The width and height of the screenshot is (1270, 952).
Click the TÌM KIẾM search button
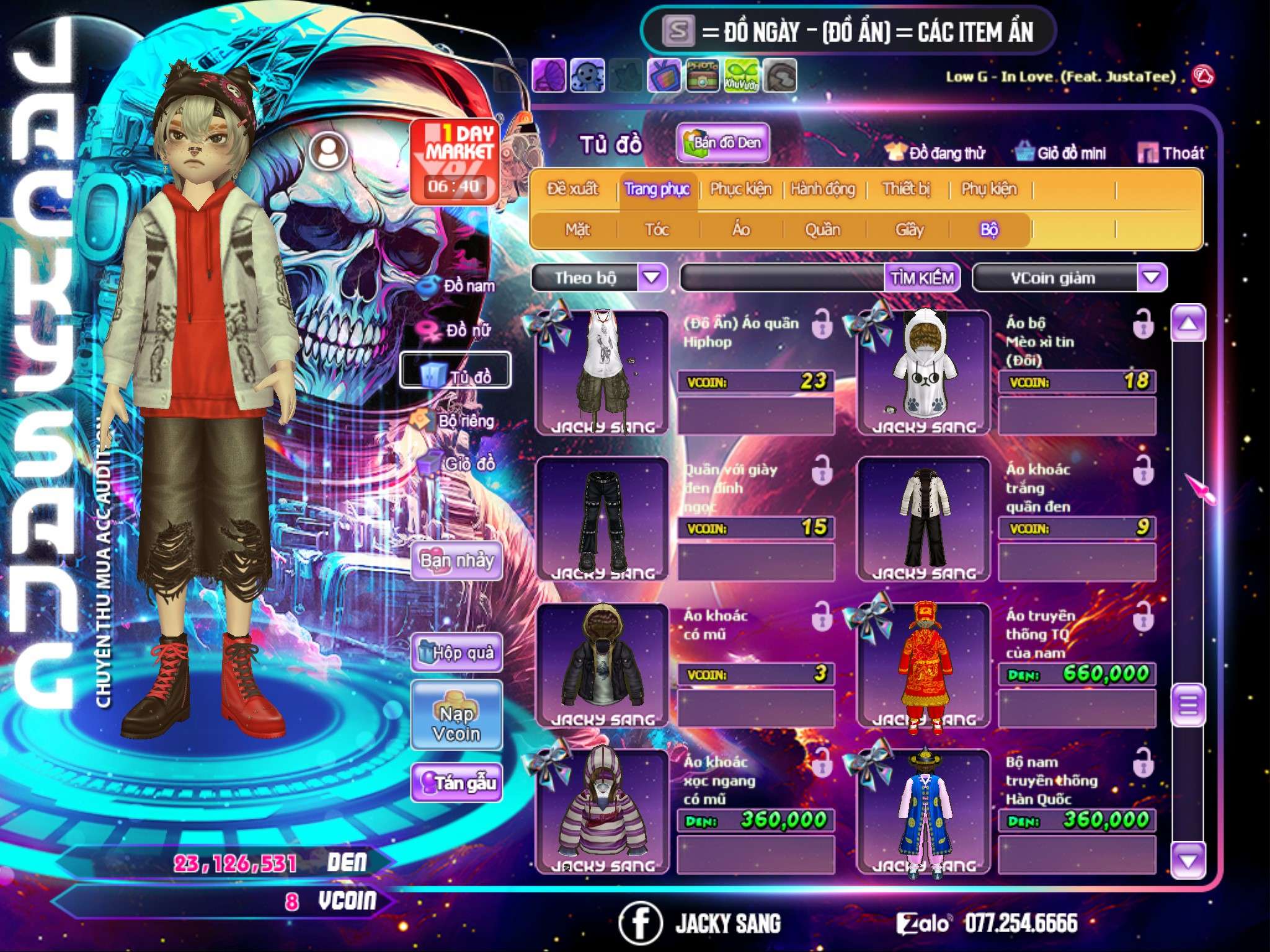(x=922, y=278)
